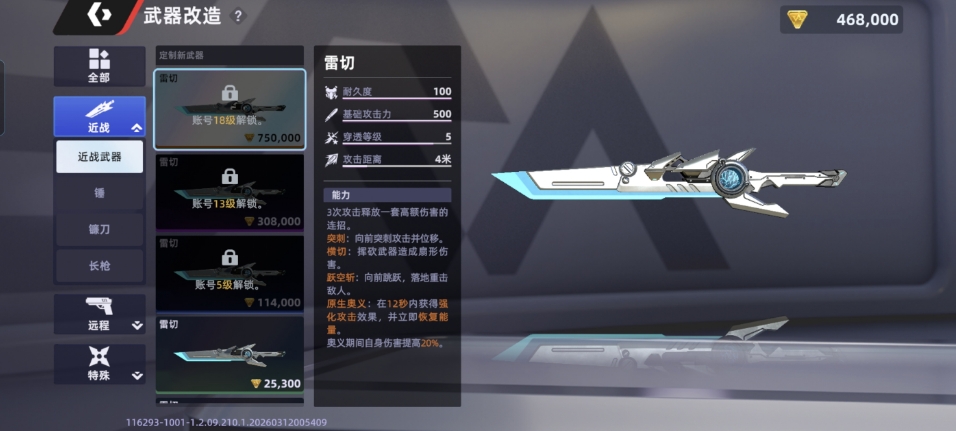Select the unlocked 雷切 card priced 25,300

click(230, 355)
